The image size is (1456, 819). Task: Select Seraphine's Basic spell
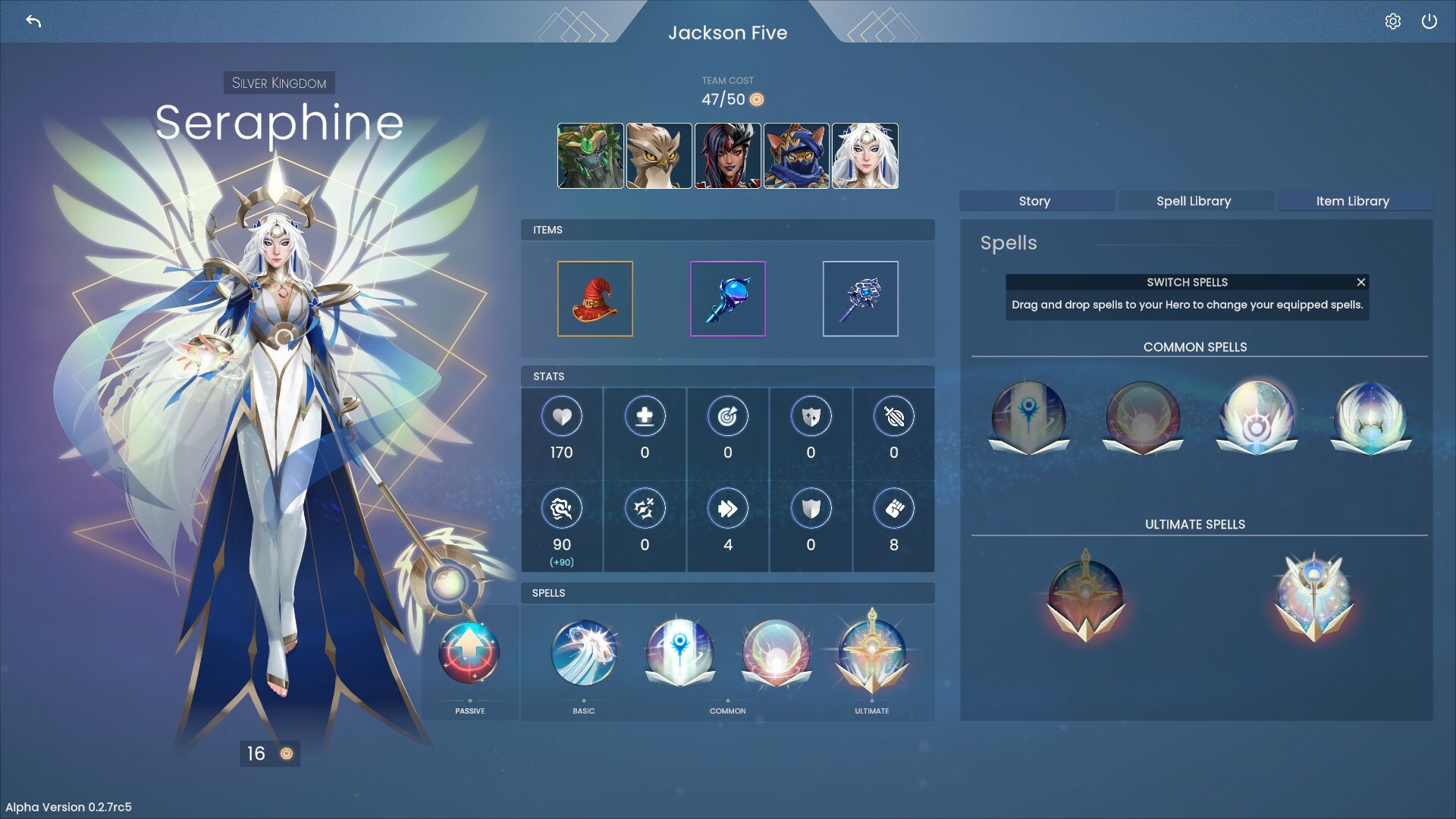(x=582, y=652)
